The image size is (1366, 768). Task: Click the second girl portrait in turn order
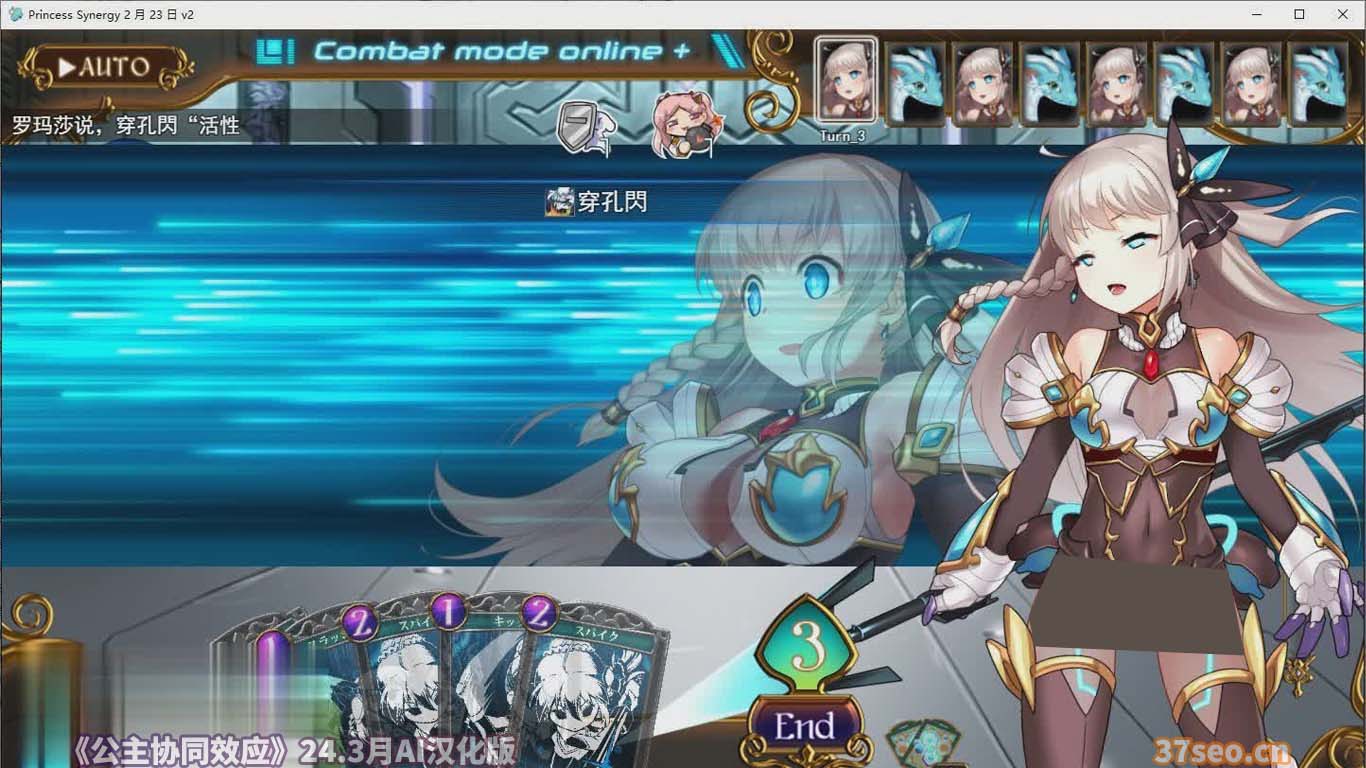click(983, 82)
